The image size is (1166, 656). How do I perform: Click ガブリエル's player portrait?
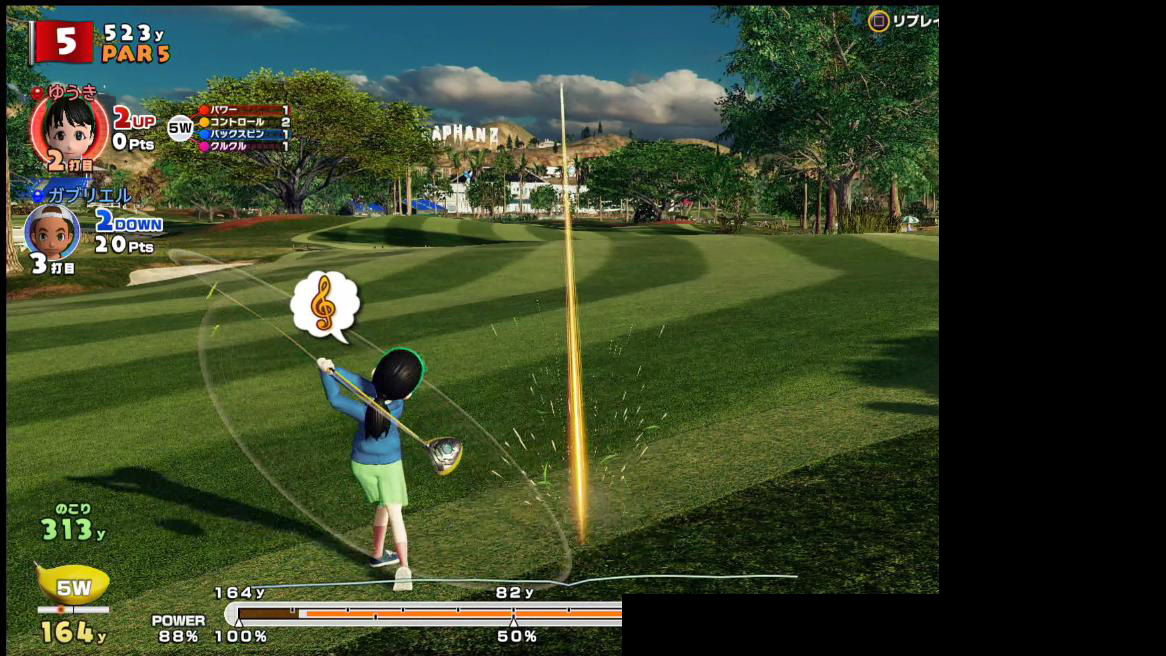click(x=52, y=232)
